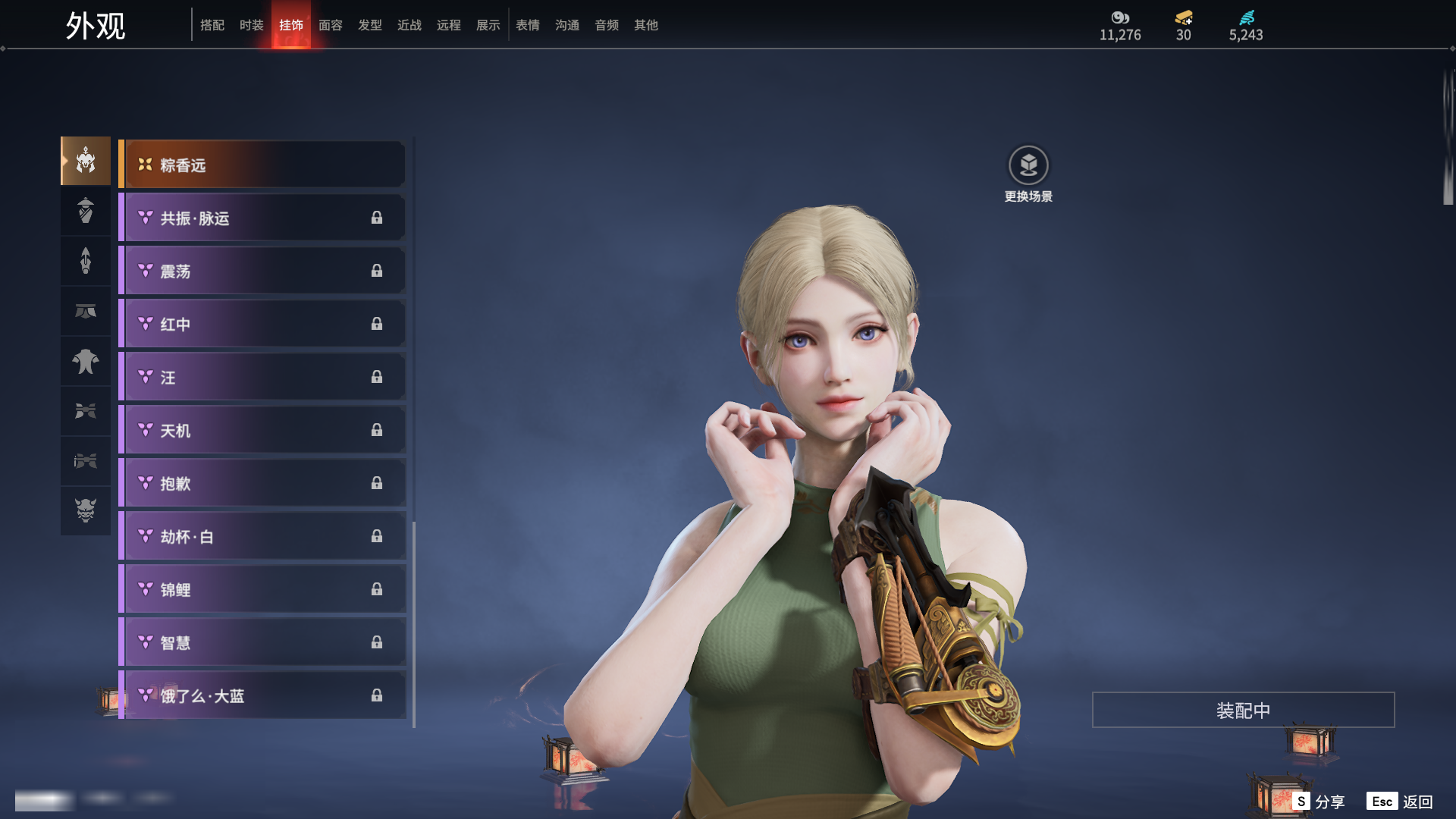Switch to the 表情 tab
The height and width of the screenshot is (819, 1456).
pyautogui.click(x=528, y=25)
